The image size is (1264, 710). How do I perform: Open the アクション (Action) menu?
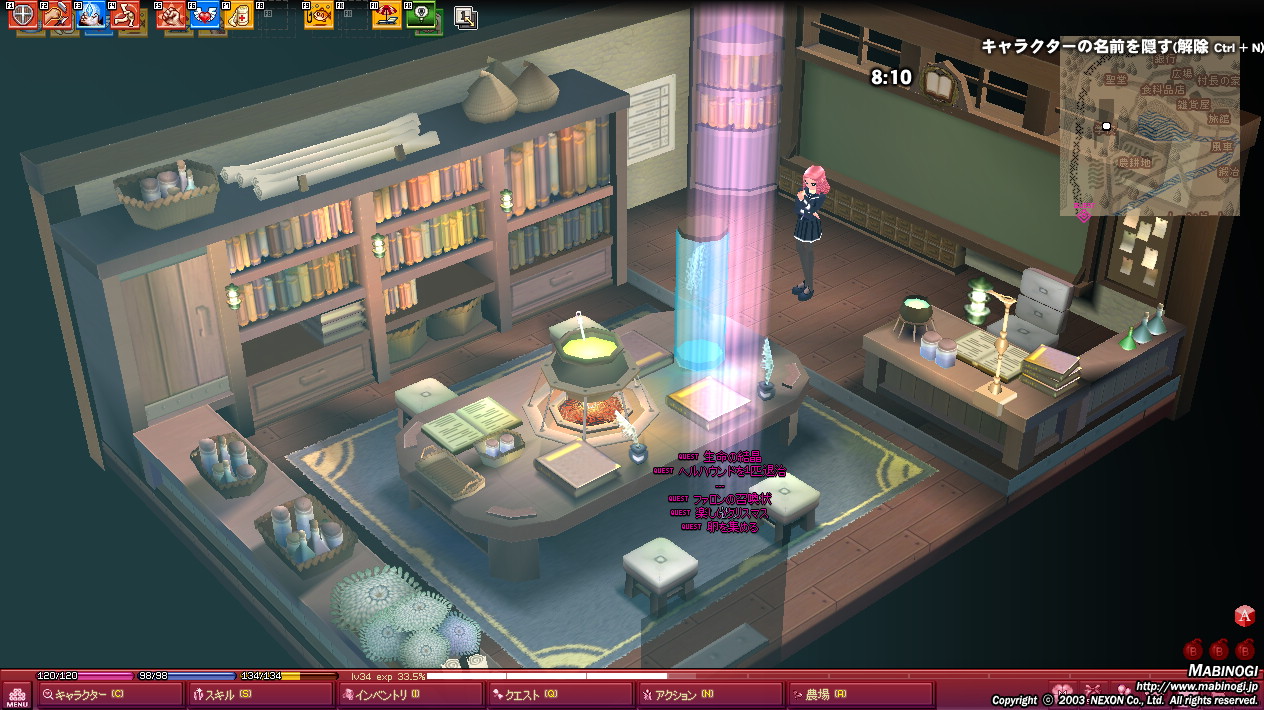[710, 695]
